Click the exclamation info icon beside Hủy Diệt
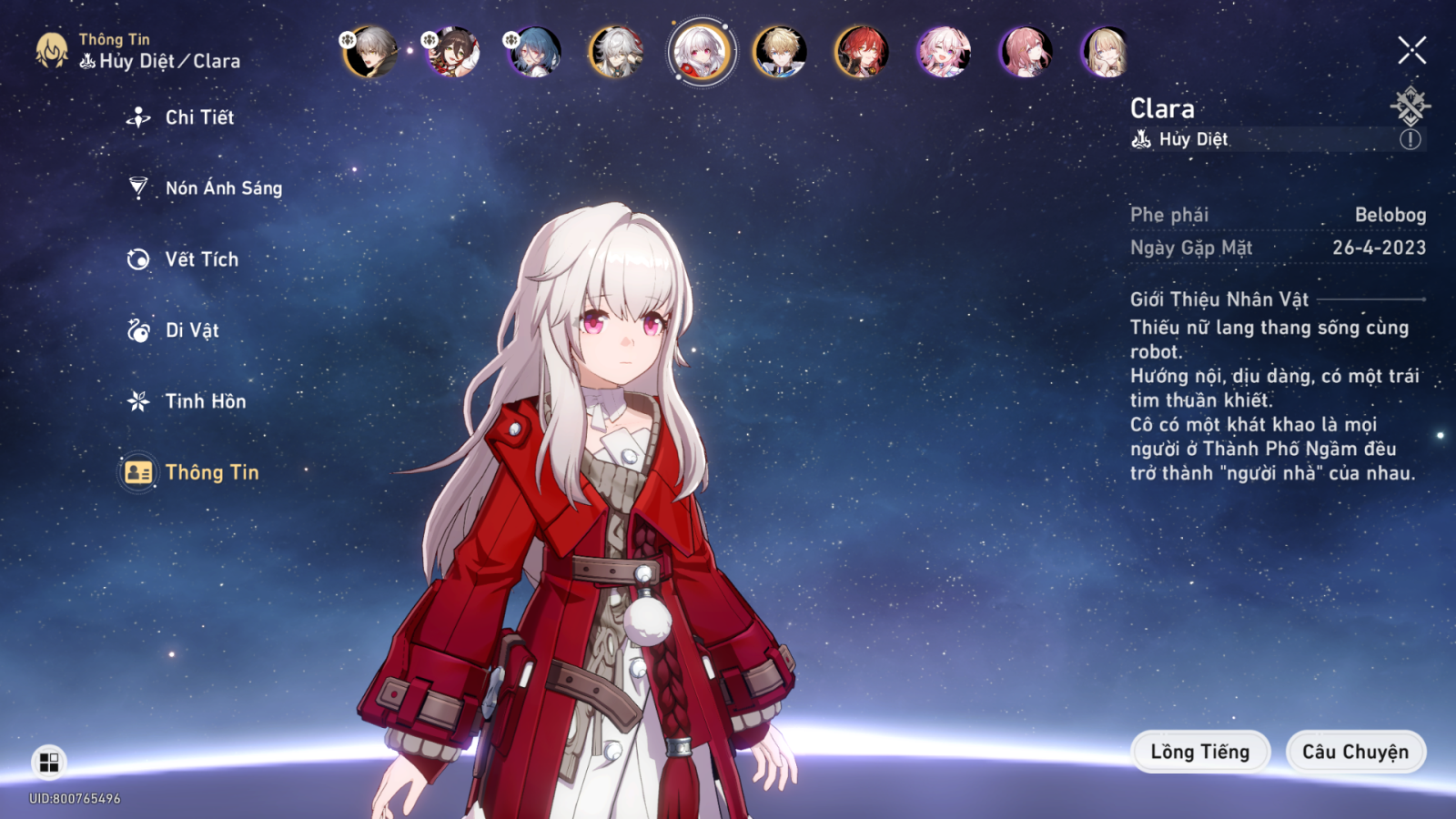Image resolution: width=1456 pixels, height=819 pixels. click(x=1410, y=139)
